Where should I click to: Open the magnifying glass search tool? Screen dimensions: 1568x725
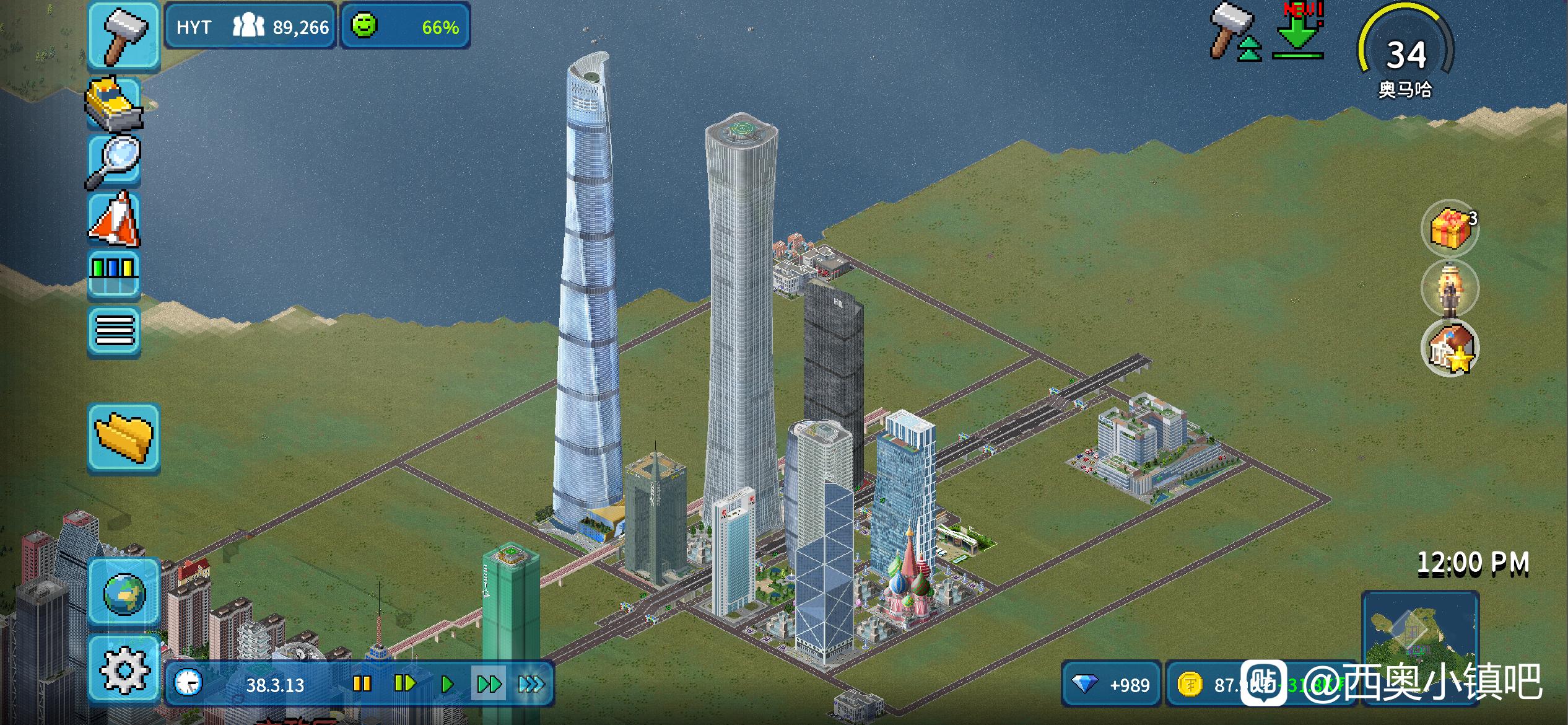tap(115, 160)
